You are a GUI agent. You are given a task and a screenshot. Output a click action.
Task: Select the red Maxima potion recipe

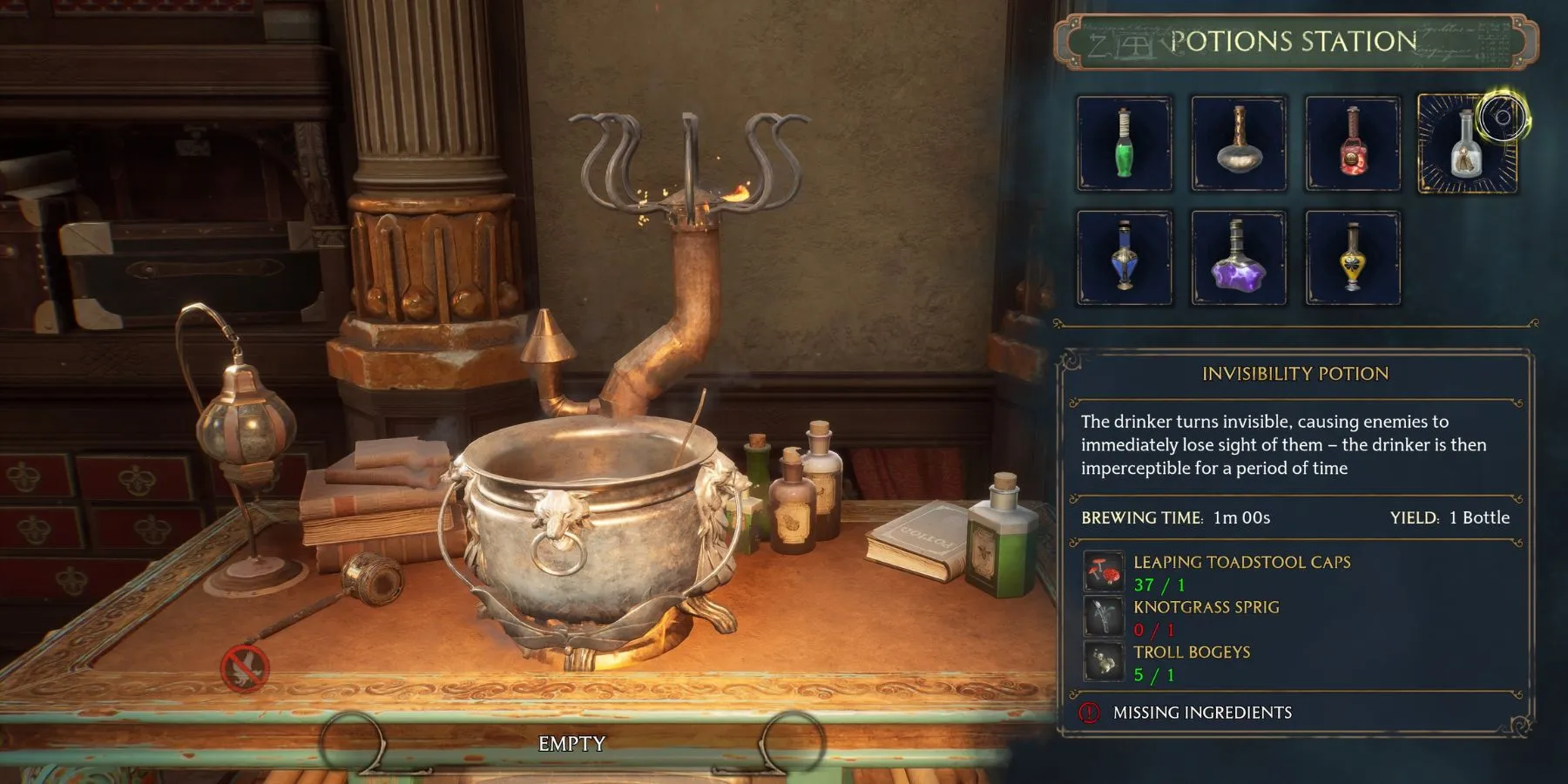point(1352,144)
